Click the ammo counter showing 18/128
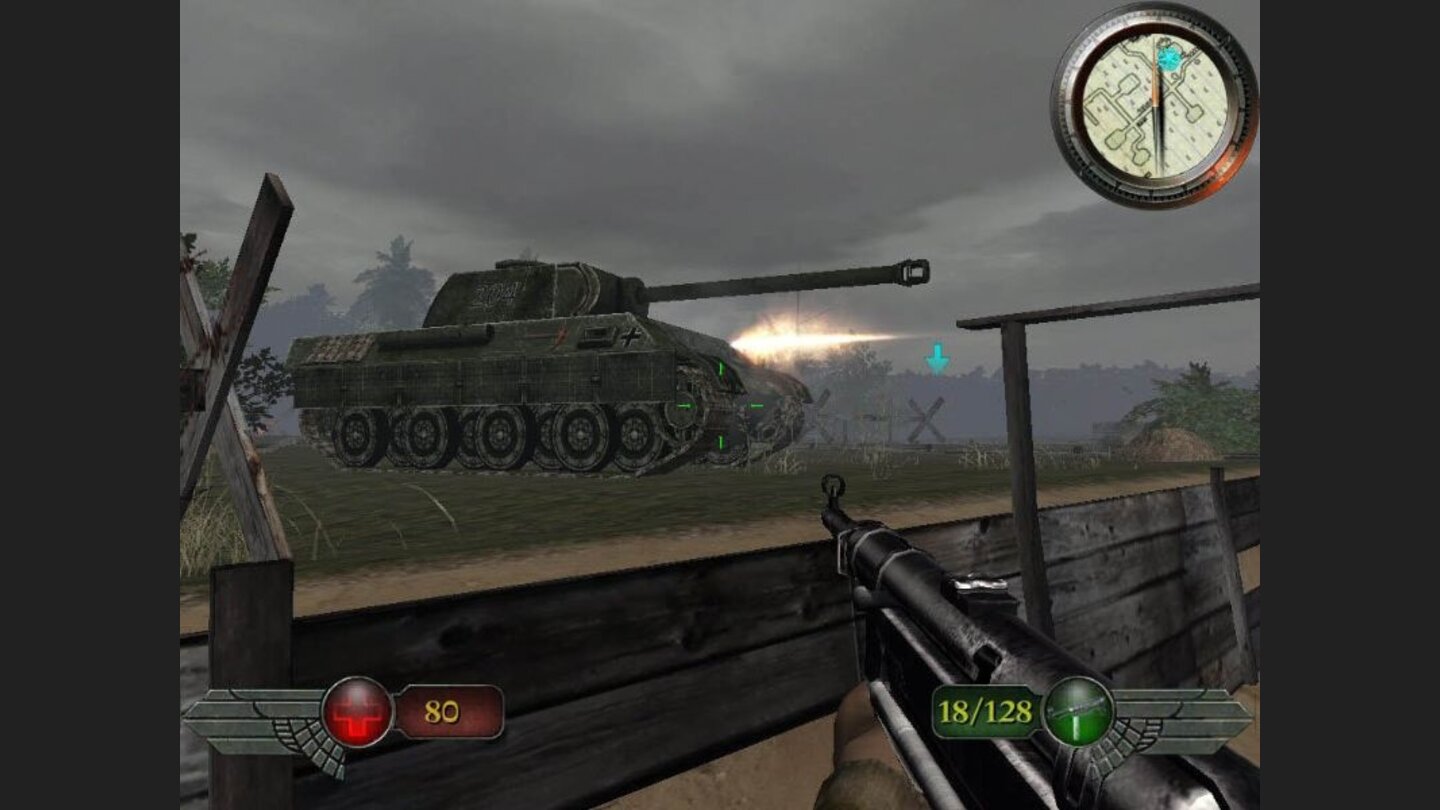Viewport: 1440px width, 810px height. (x=984, y=711)
